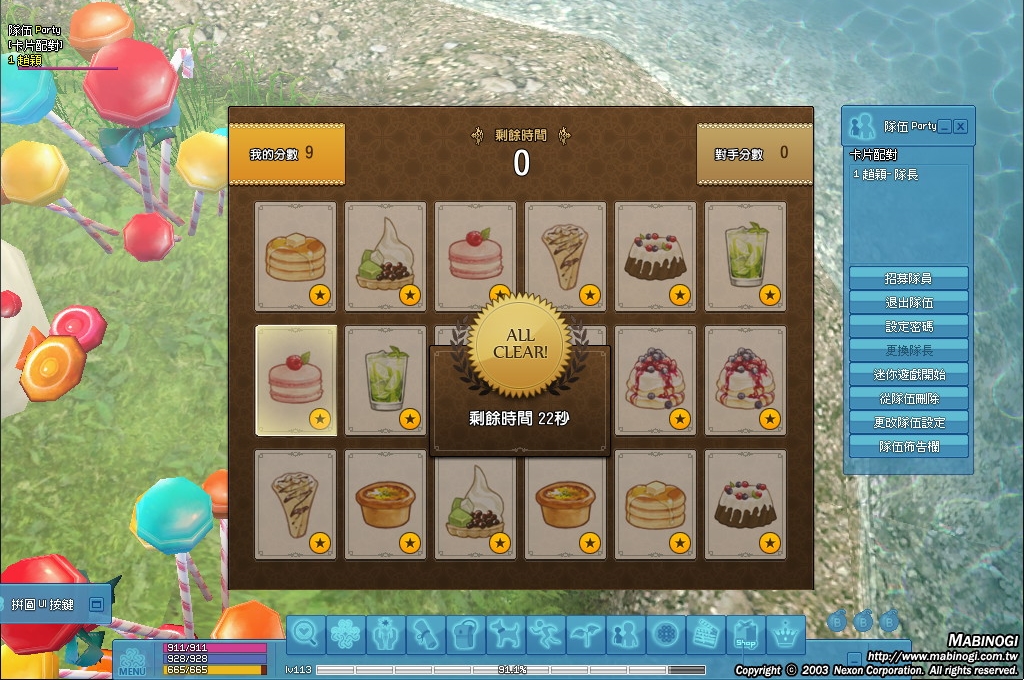Minimize the Party window
1024x680 pixels.
pos(945,127)
